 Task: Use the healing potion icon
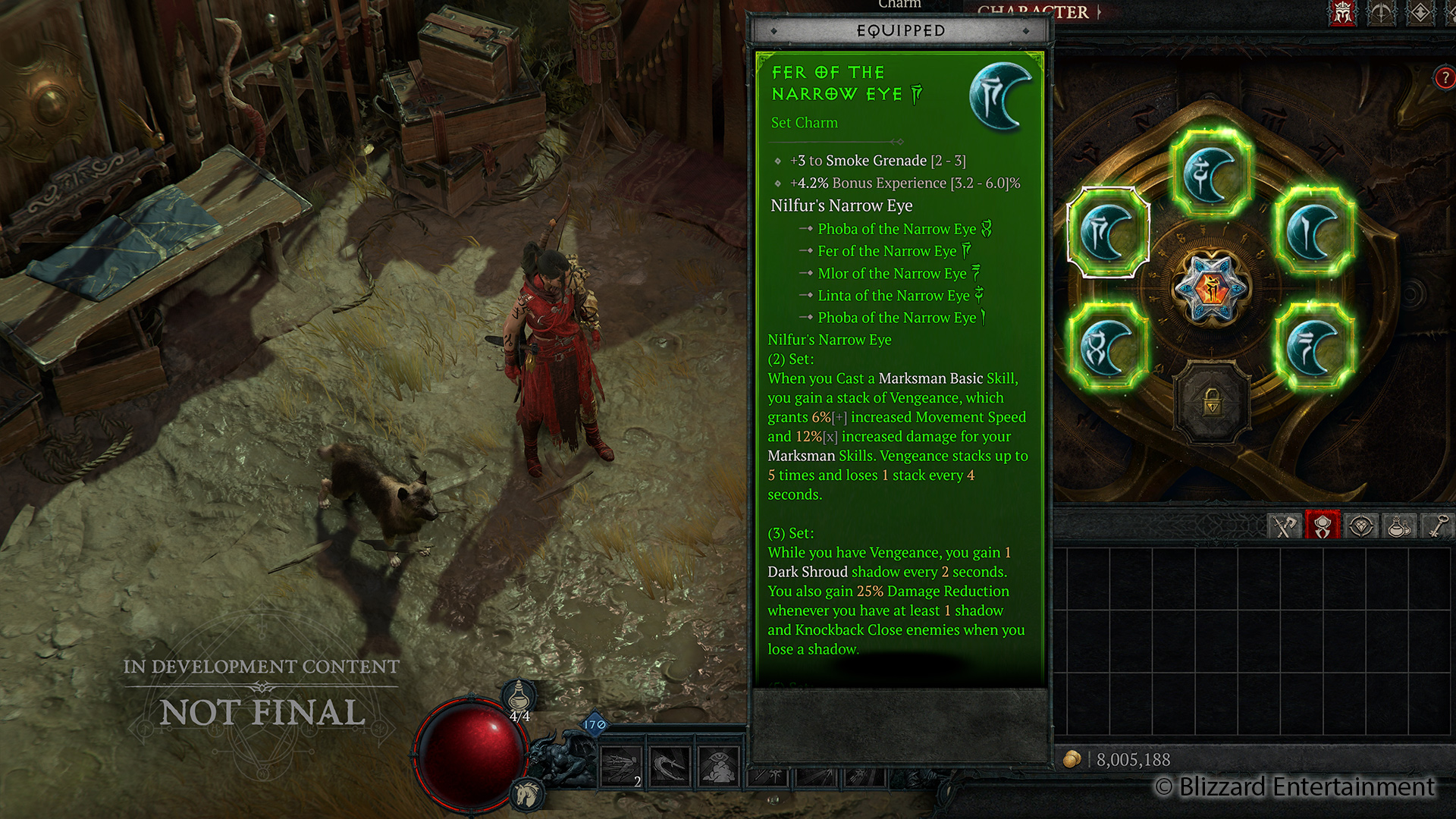click(519, 695)
